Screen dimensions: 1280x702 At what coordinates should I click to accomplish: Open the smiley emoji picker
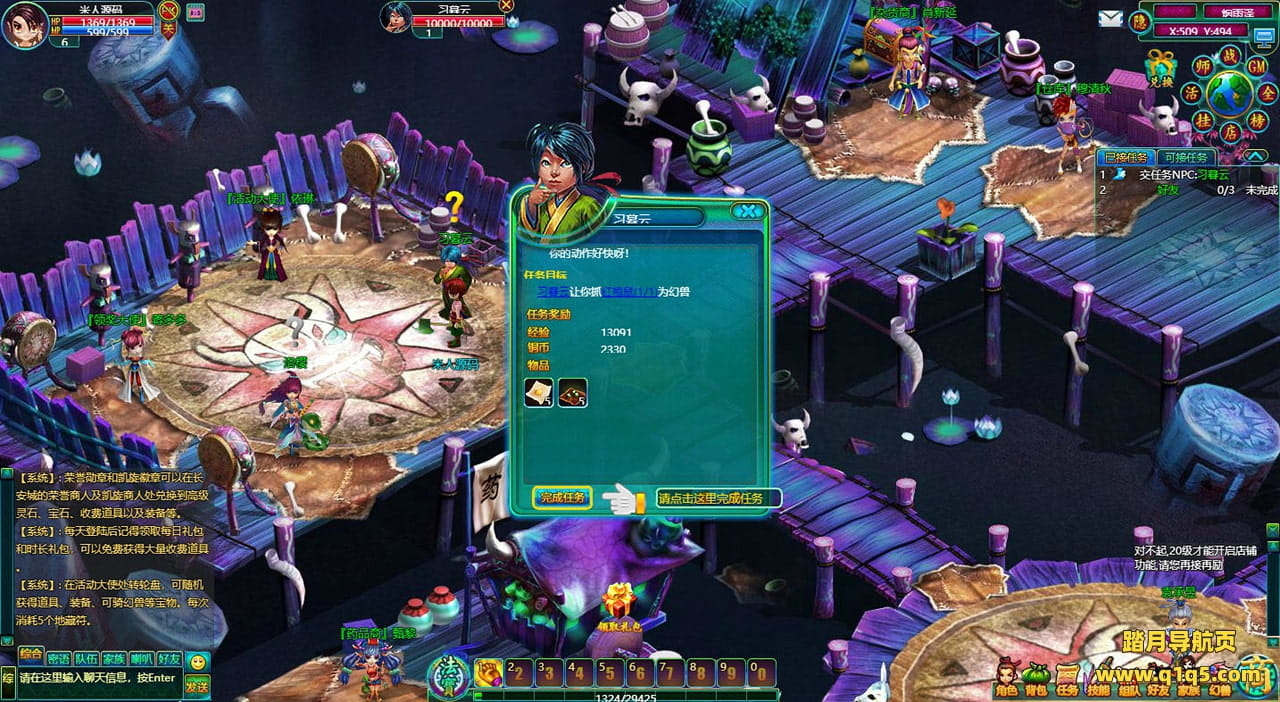tap(198, 661)
